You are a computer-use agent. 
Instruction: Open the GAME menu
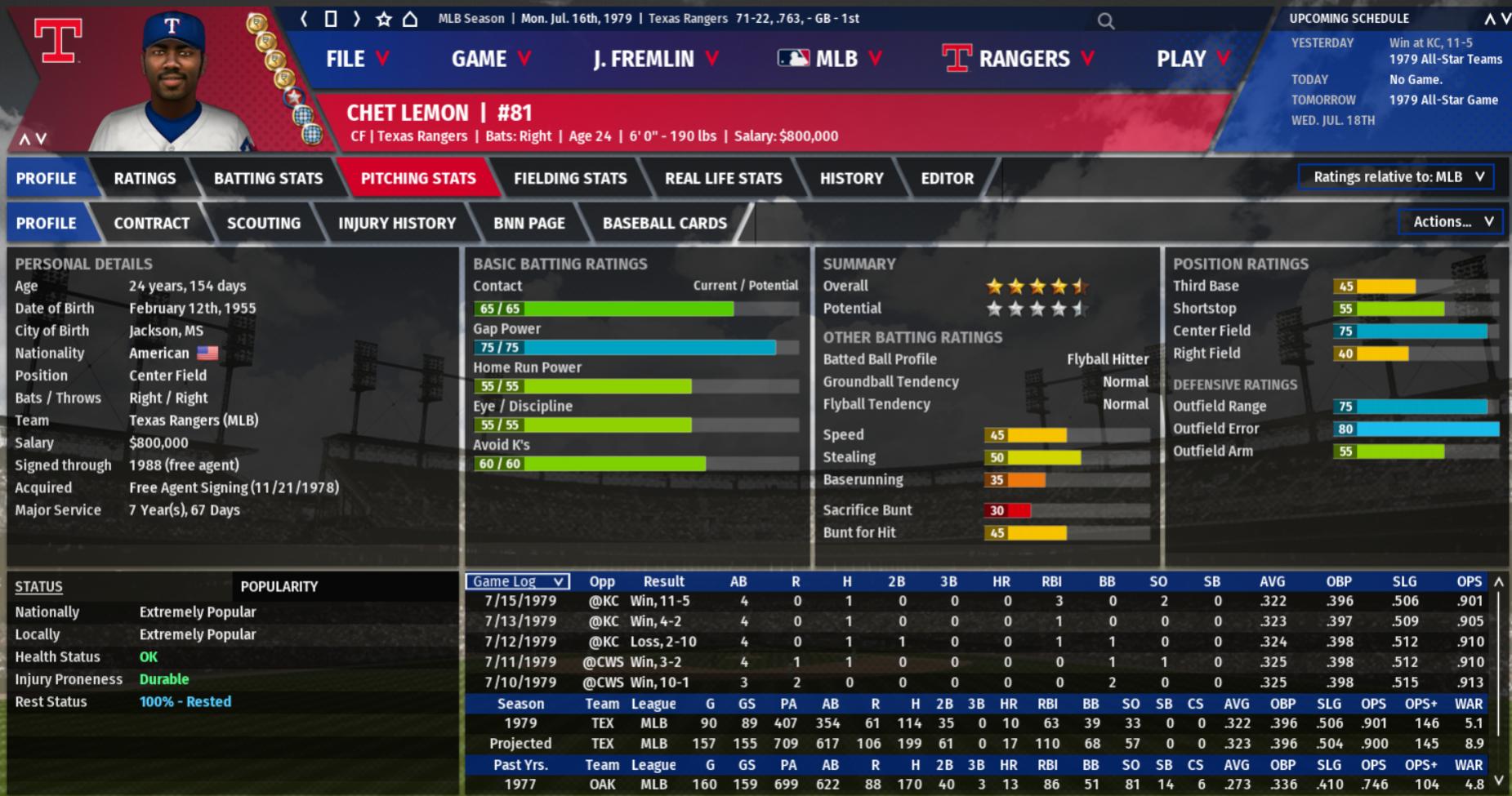pyautogui.click(x=490, y=59)
